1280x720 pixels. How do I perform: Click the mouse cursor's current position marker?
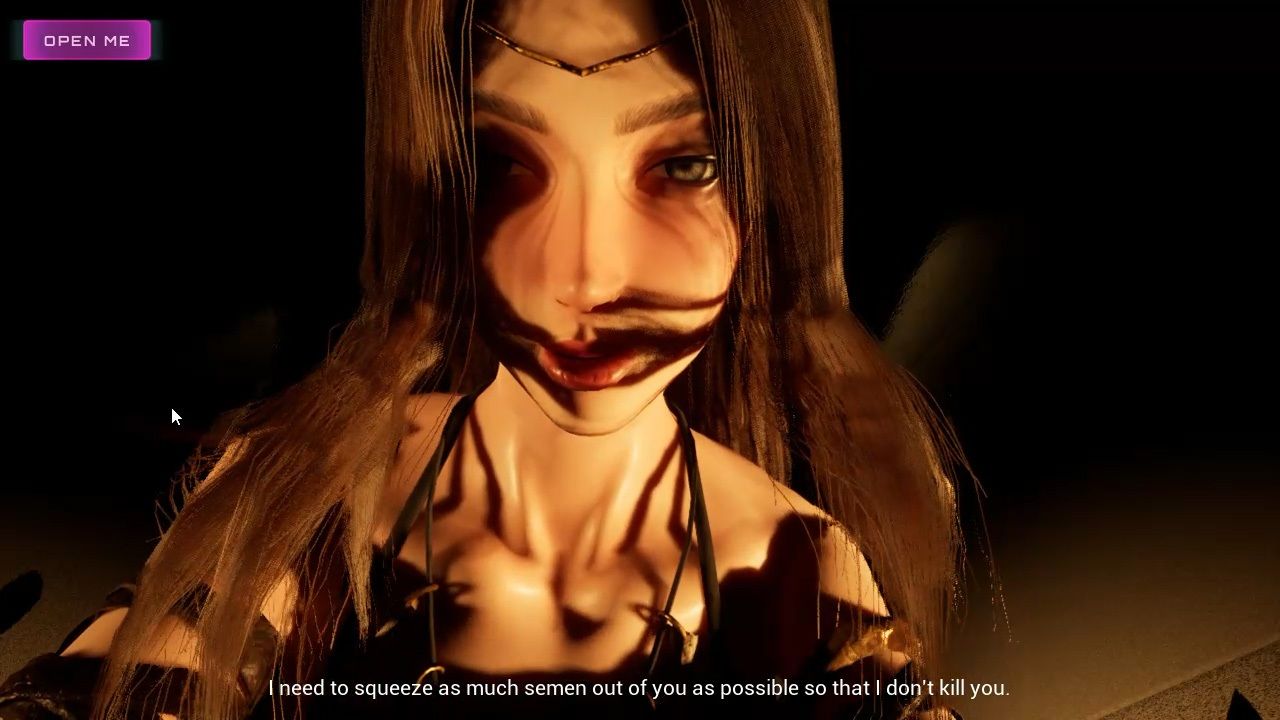(x=175, y=415)
